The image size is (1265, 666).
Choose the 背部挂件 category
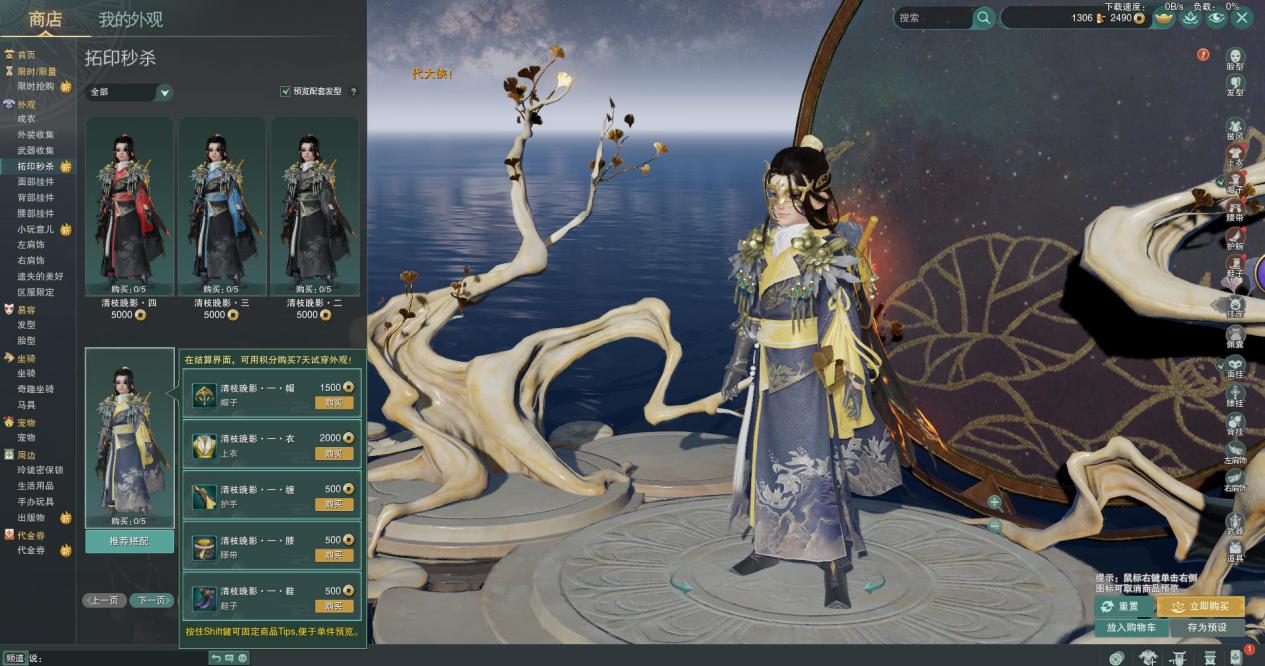[36, 197]
